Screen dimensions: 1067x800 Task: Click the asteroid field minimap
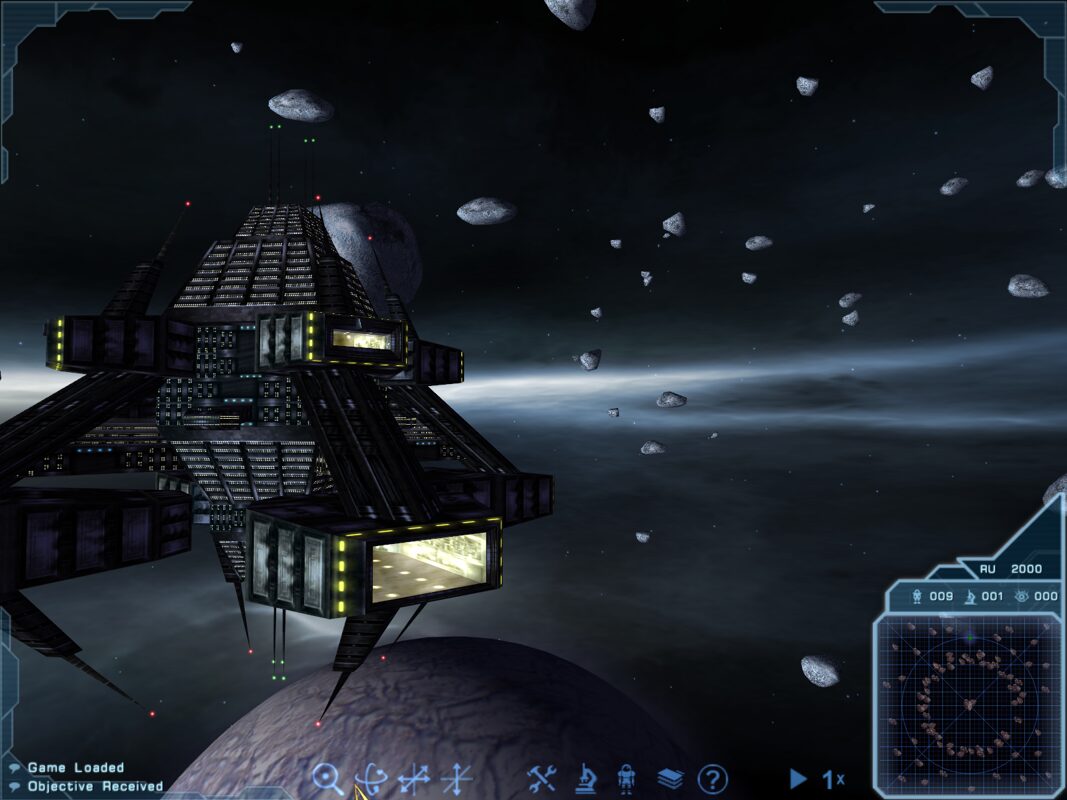point(966,700)
